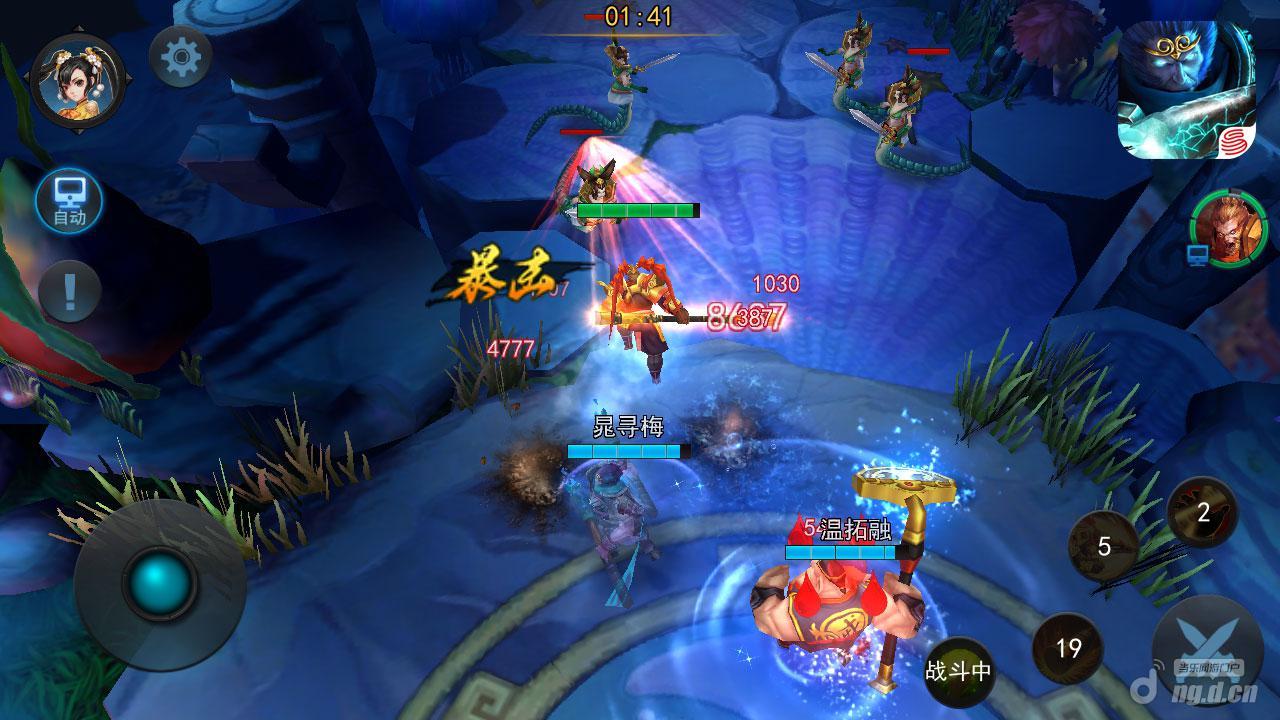Toggle the 自动 auto-battle button
Image resolution: width=1280 pixels, height=720 pixels.
[x=69, y=203]
